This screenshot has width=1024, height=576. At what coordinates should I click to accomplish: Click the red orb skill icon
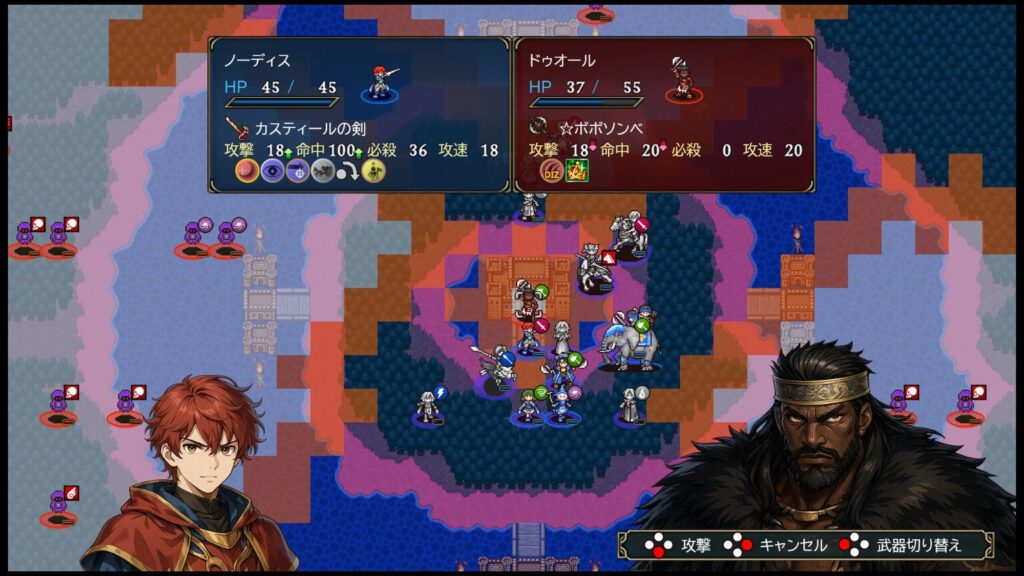click(x=246, y=172)
